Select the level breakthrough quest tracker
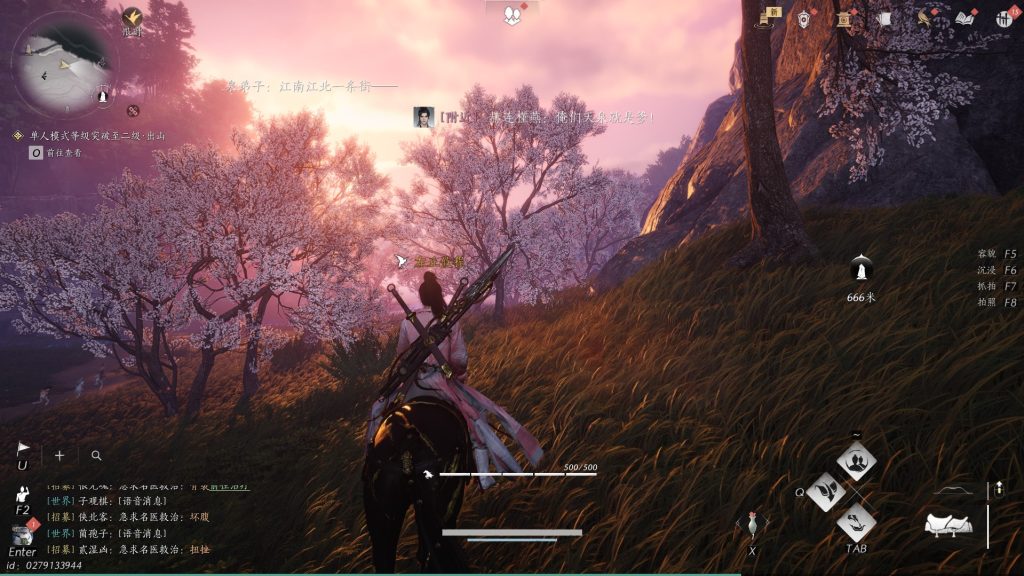Screen dimensions: 1024x576 point(96,135)
